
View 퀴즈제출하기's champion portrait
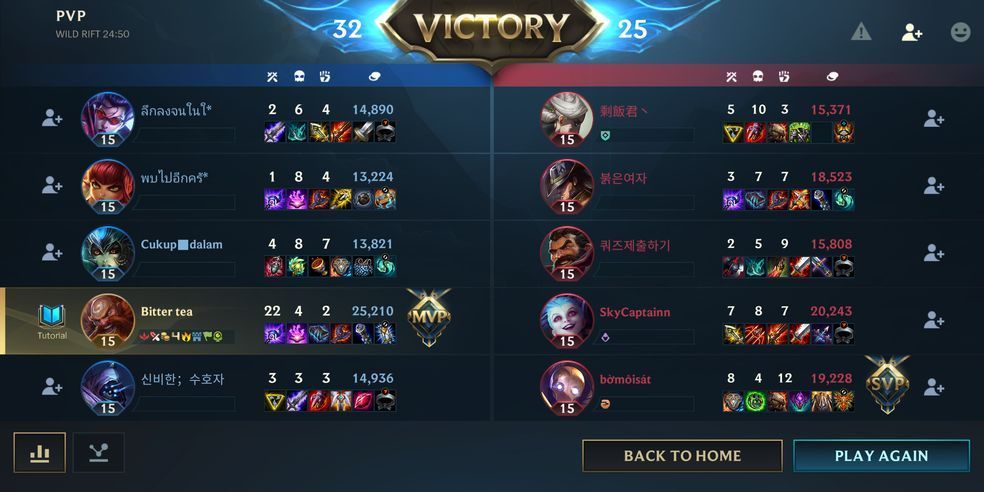(x=567, y=251)
